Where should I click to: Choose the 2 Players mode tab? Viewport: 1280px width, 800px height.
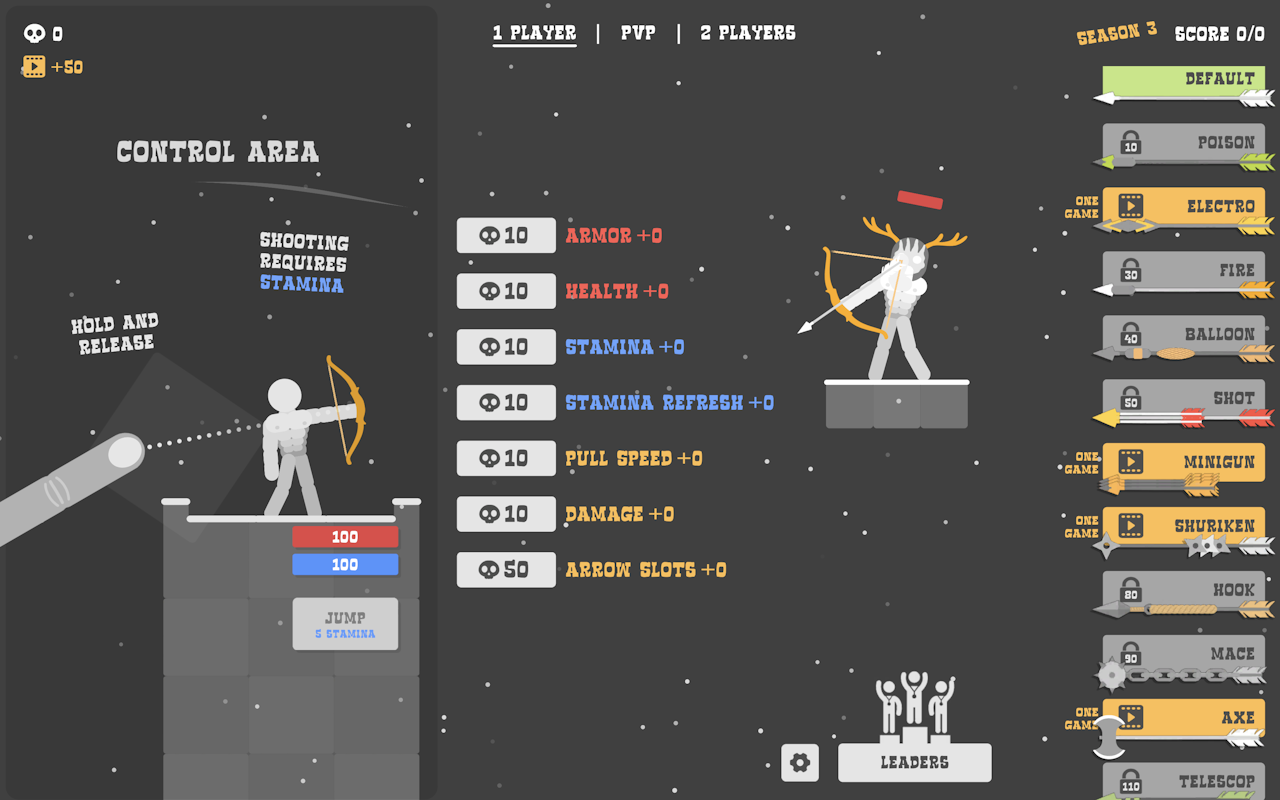(x=748, y=33)
